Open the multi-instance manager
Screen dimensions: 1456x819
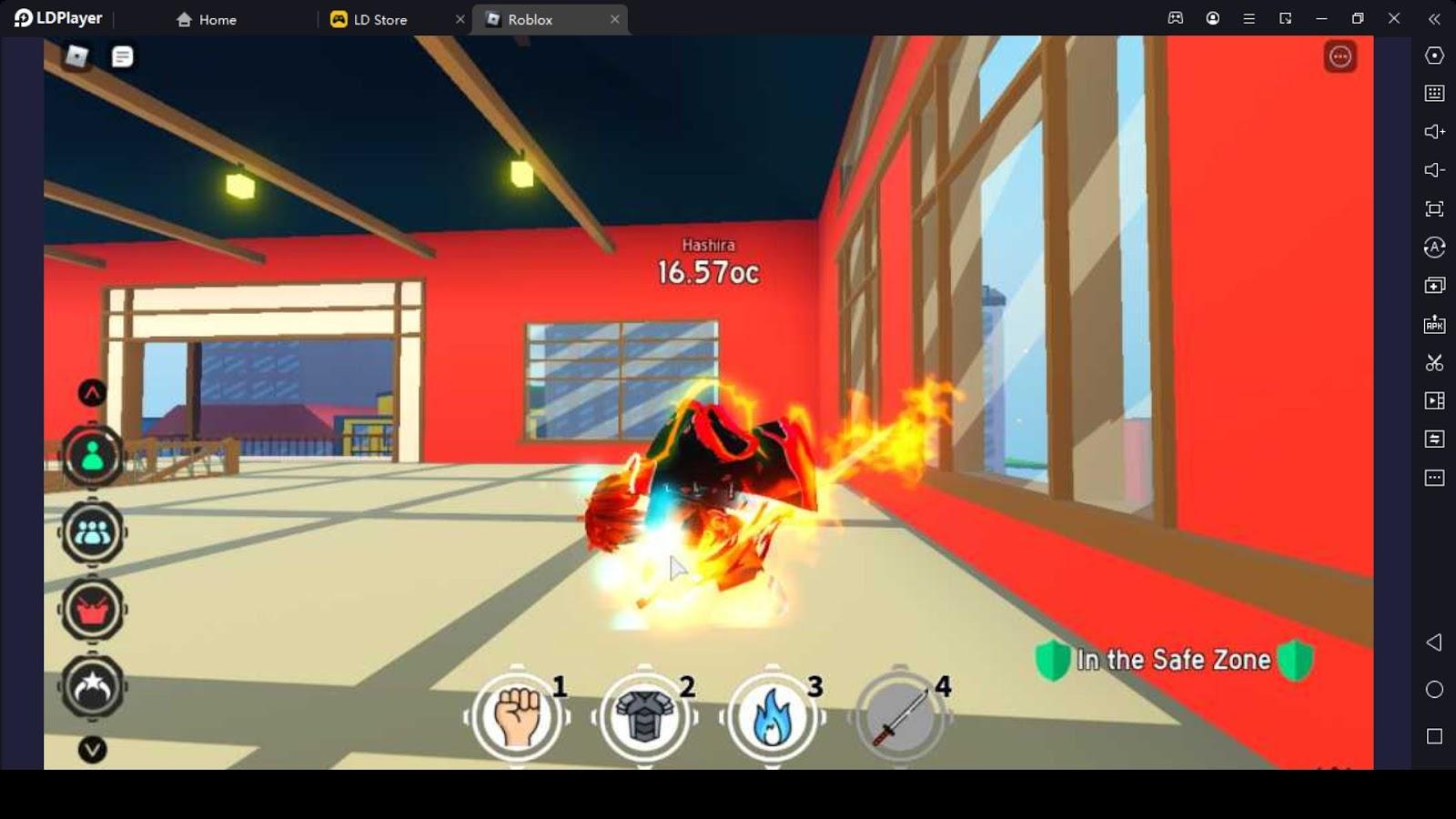(1433, 284)
